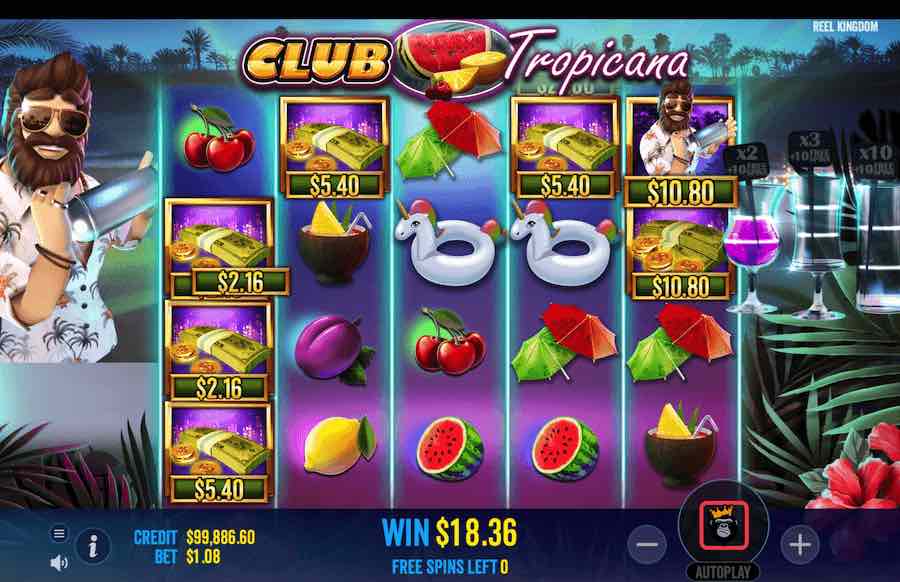
Task: Open the Autoplay options
Action: coord(723,574)
